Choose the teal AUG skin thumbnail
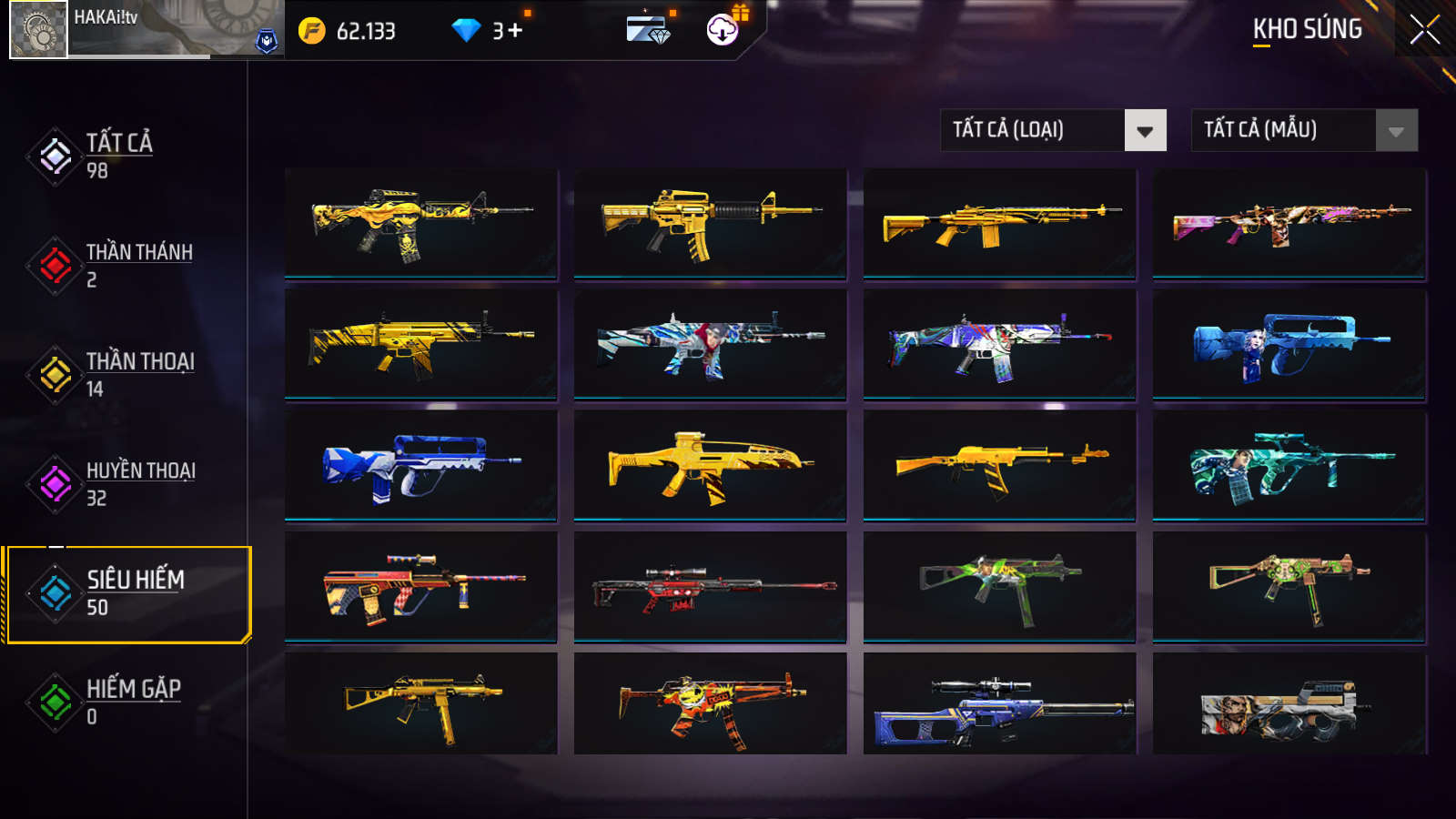Image resolution: width=1456 pixels, height=819 pixels. pyautogui.click(x=1289, y=465)
